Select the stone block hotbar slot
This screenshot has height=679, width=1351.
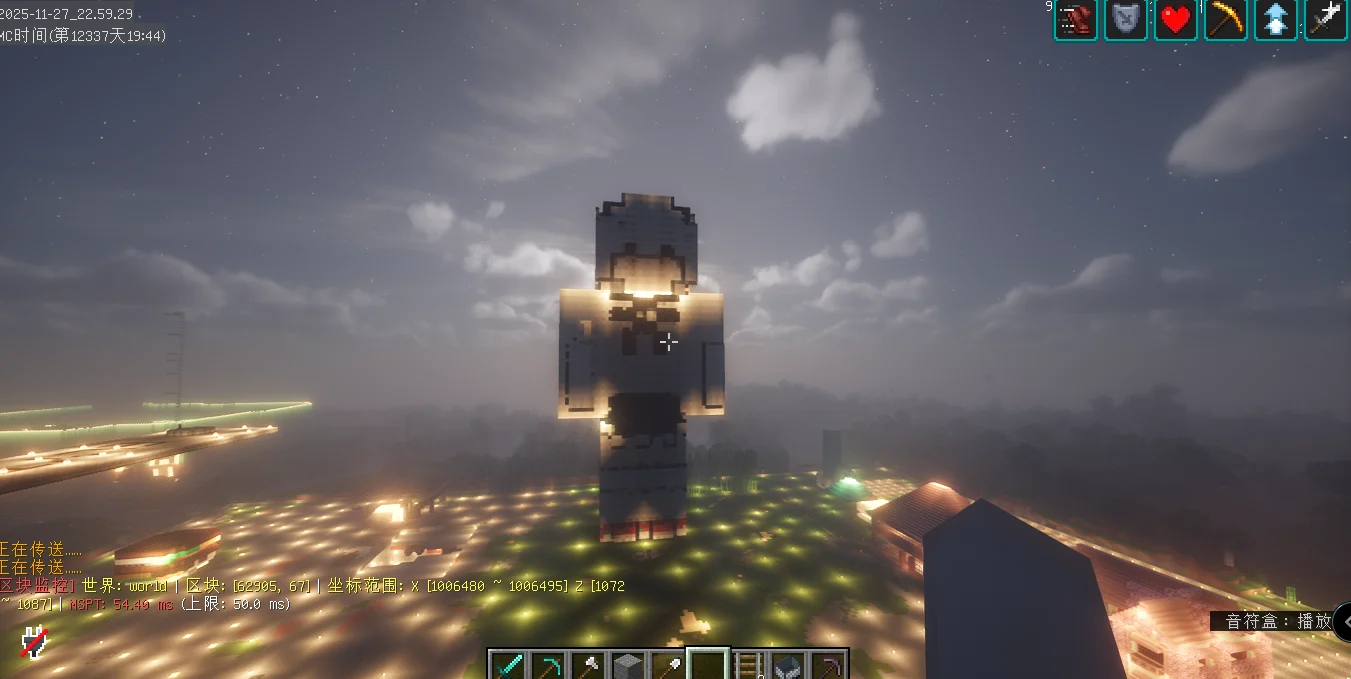pyautogui.click(x=628, y=665)
